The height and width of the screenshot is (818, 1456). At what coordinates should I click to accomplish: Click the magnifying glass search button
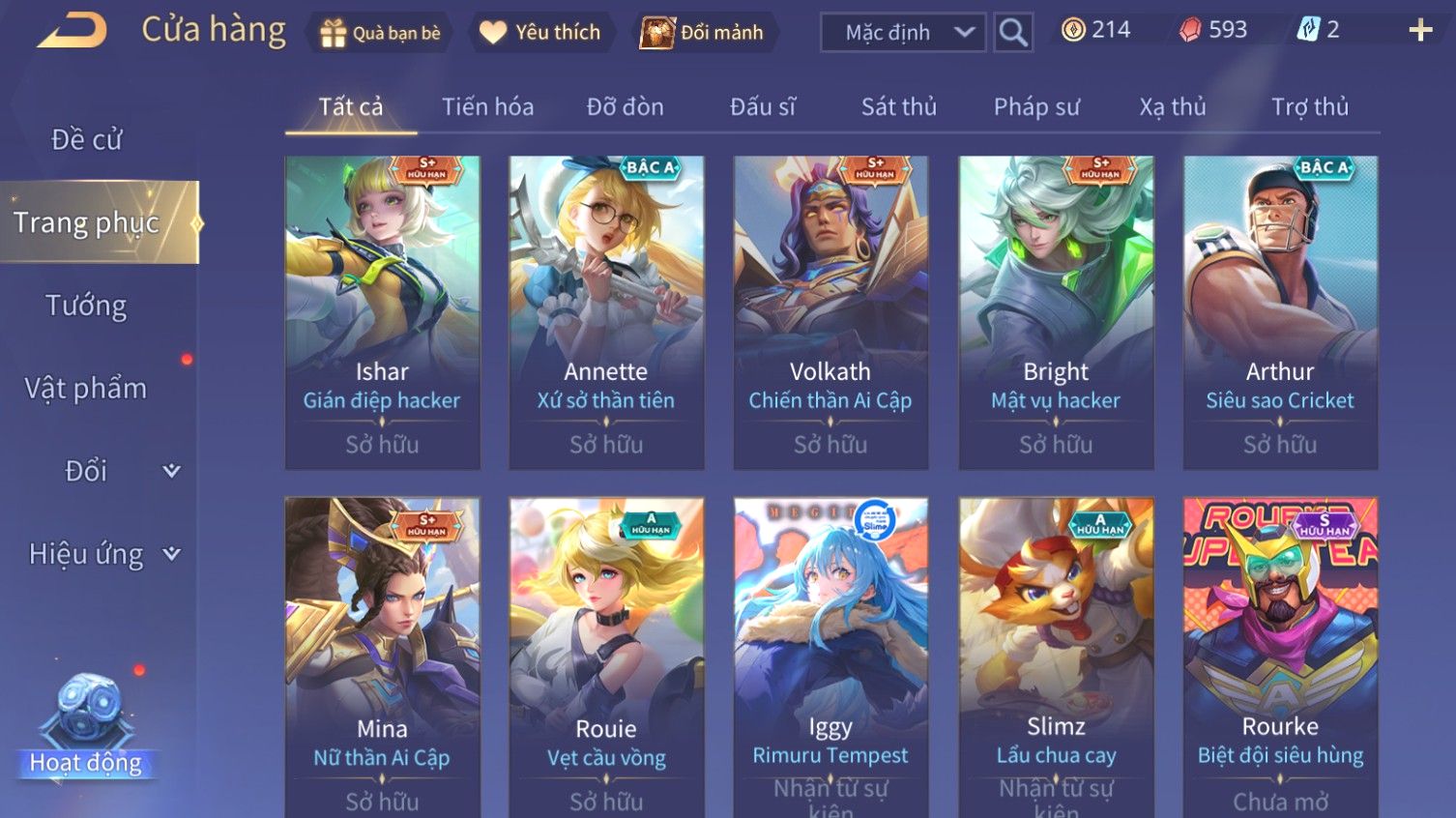tap(1013, 33)
